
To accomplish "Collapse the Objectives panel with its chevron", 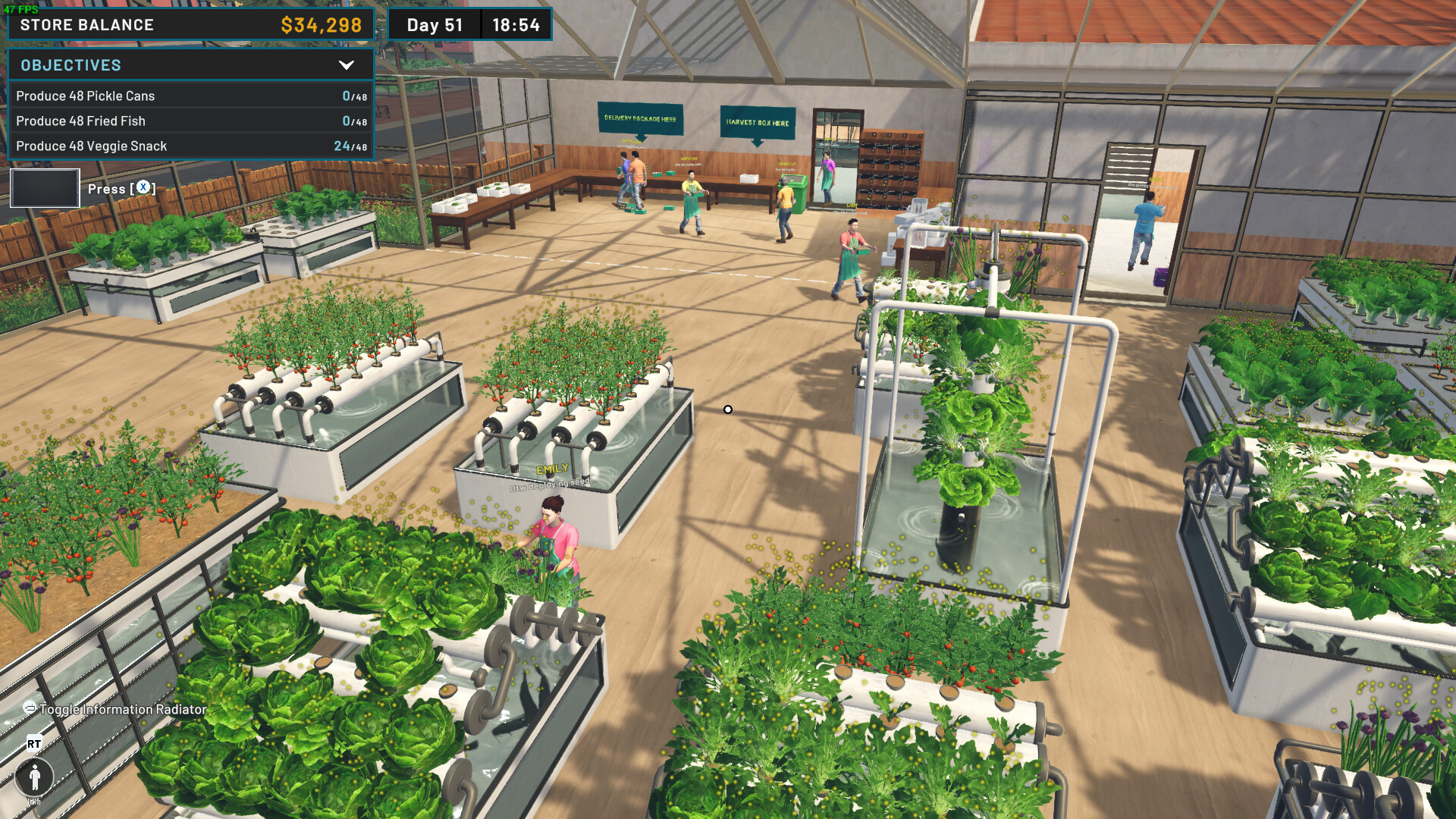I will pyautogui.click(x=348, y=65).
